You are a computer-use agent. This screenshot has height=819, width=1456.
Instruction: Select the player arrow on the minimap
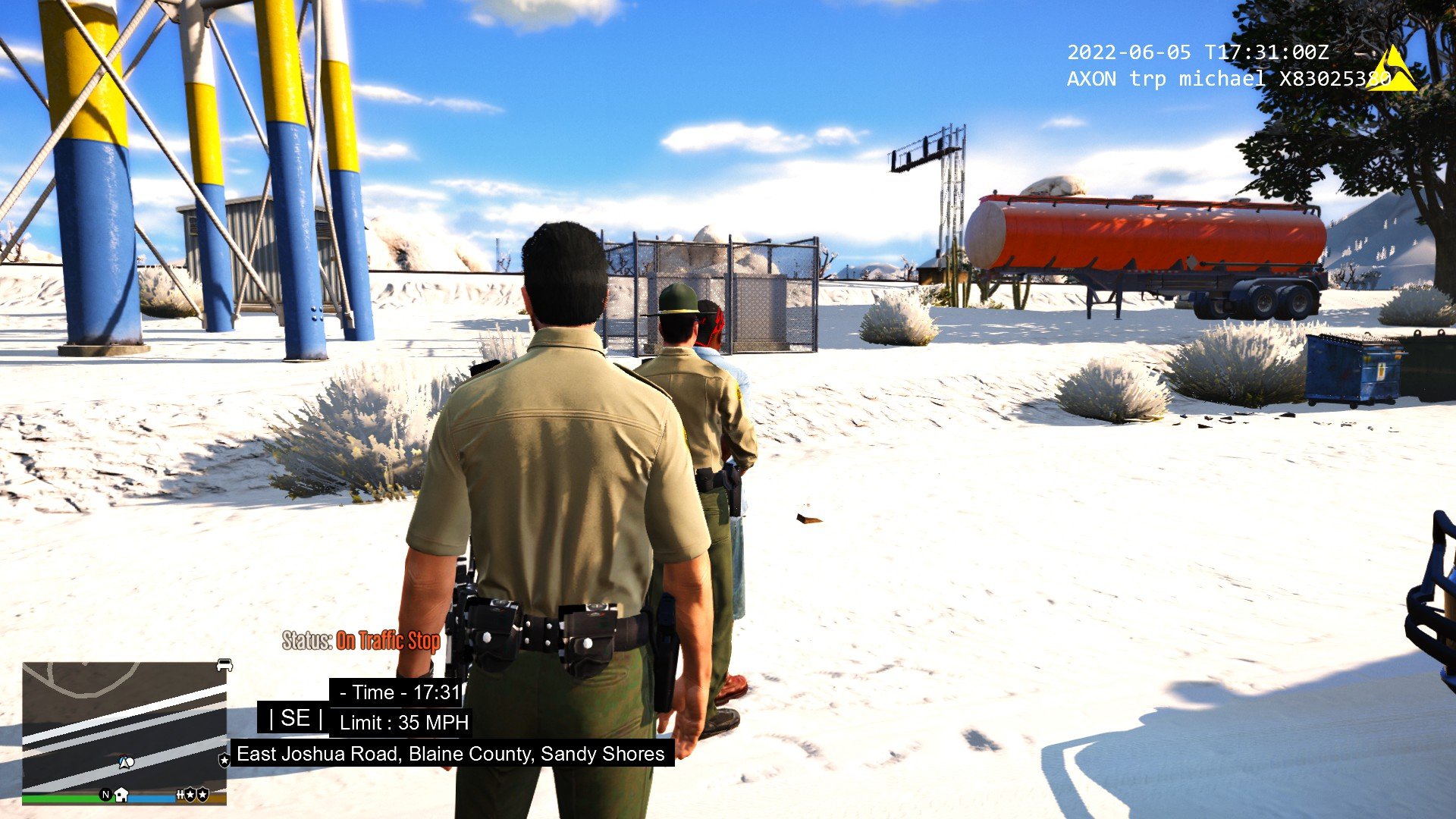point(125,762)
